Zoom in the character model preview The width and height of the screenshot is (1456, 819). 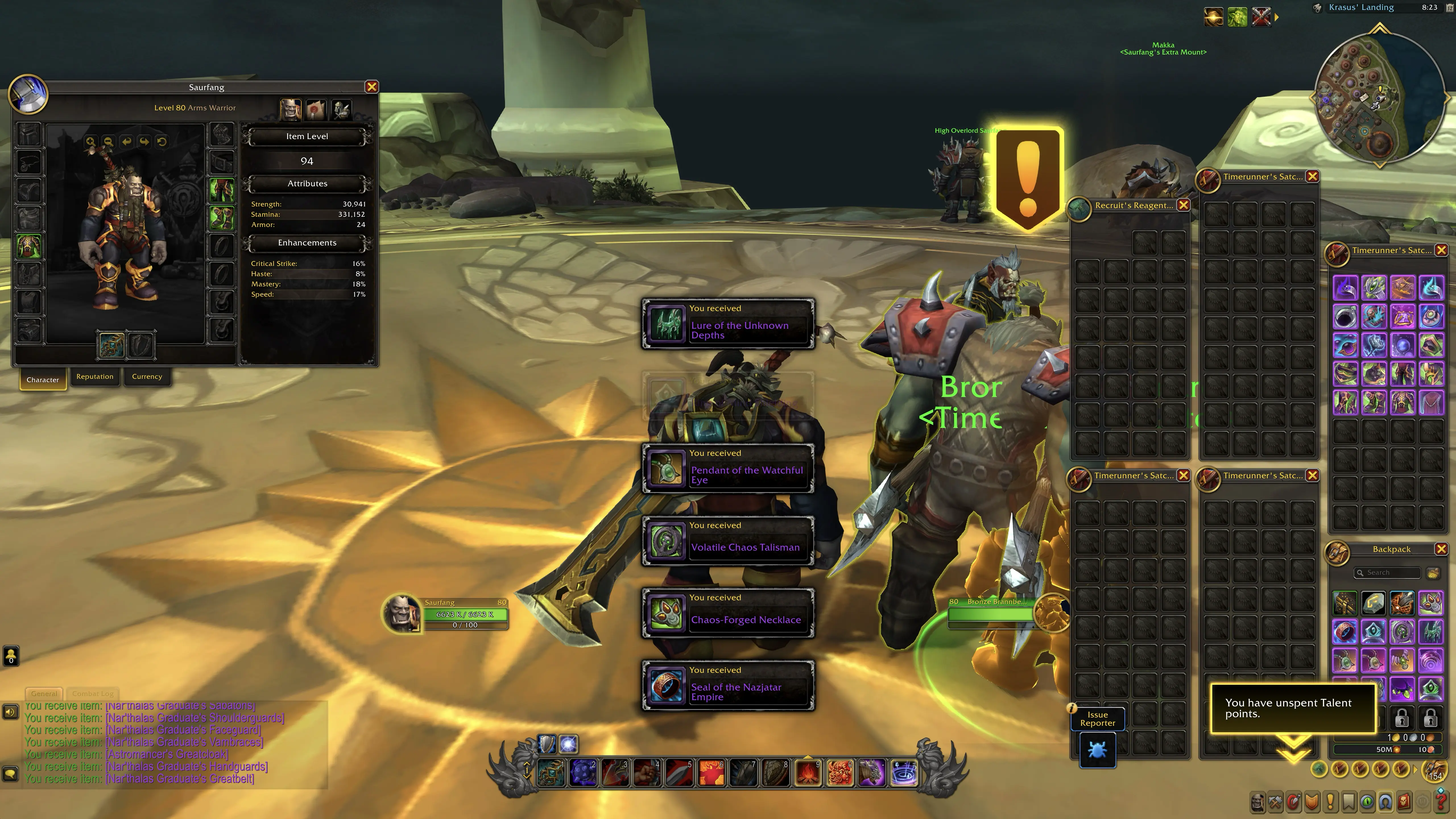(90, 142)
